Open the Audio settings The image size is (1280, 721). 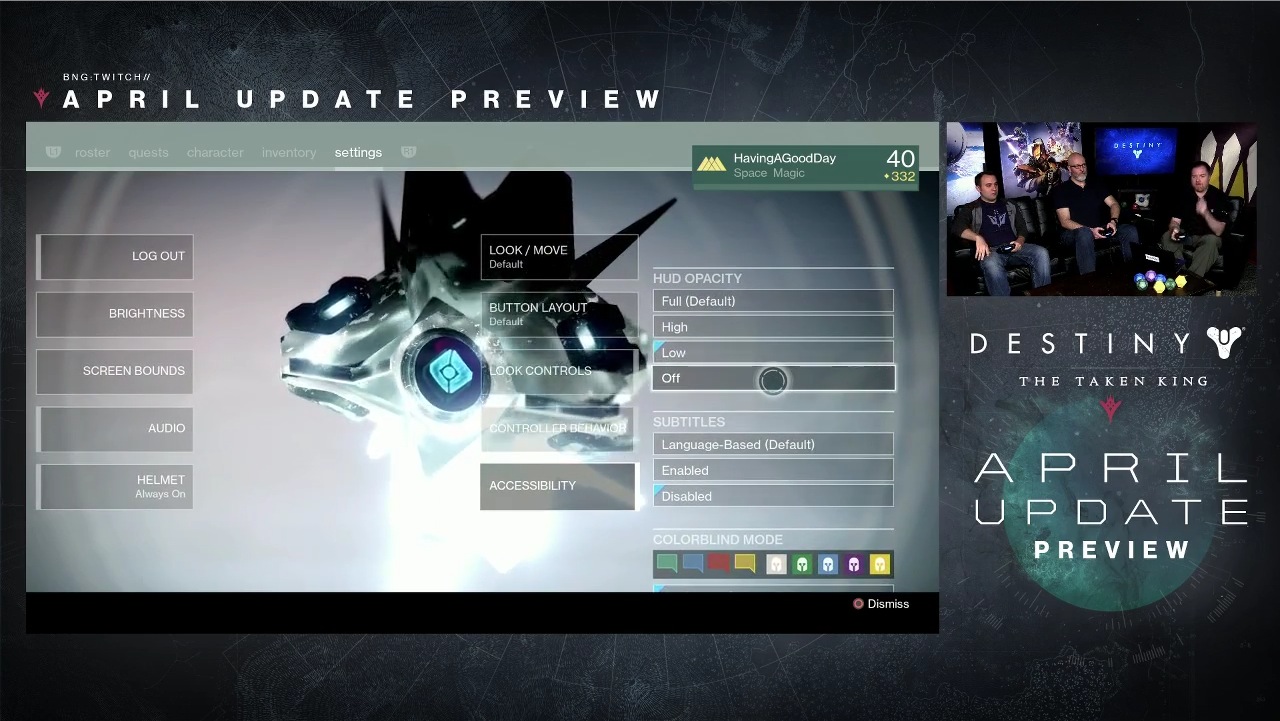[x=115, y=429]
